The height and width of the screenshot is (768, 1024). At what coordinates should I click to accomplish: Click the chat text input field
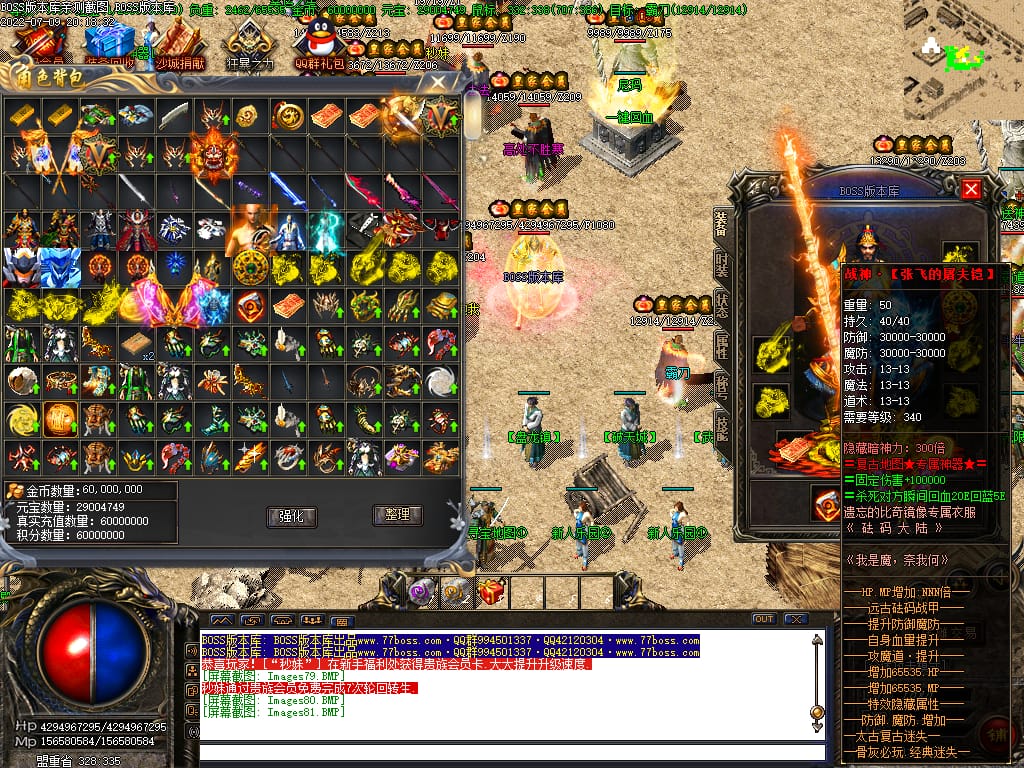[510, 752]
